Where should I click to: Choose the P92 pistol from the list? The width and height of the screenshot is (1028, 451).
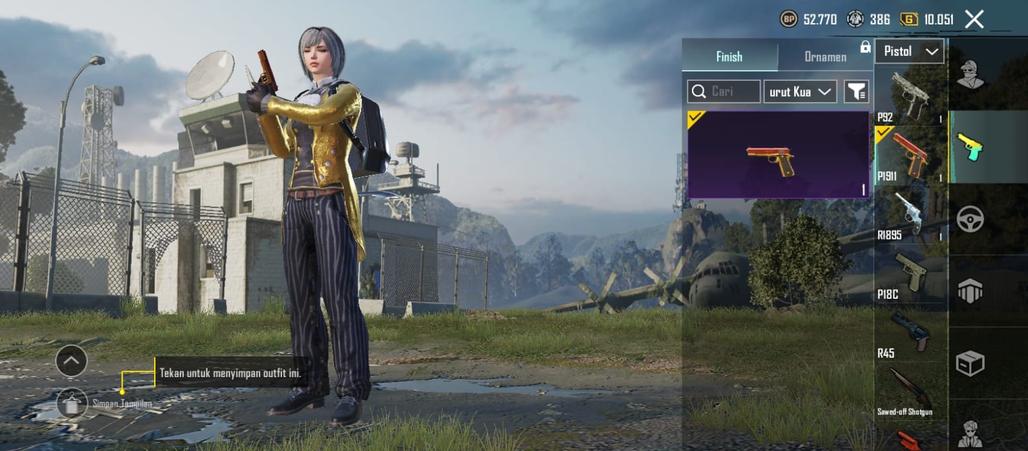click(x=909, y=95)
